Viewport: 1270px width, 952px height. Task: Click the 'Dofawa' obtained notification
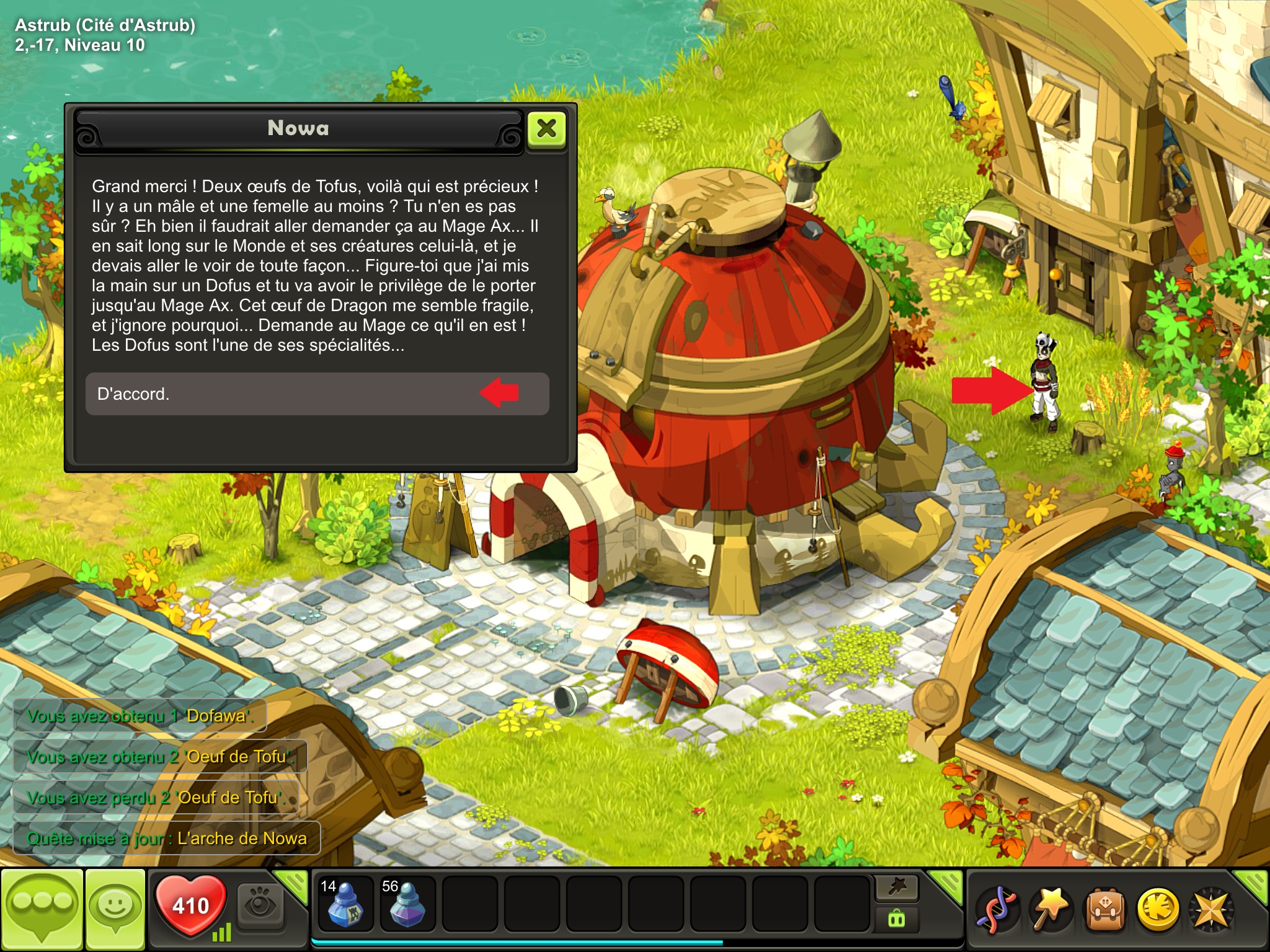coord(140,716)
